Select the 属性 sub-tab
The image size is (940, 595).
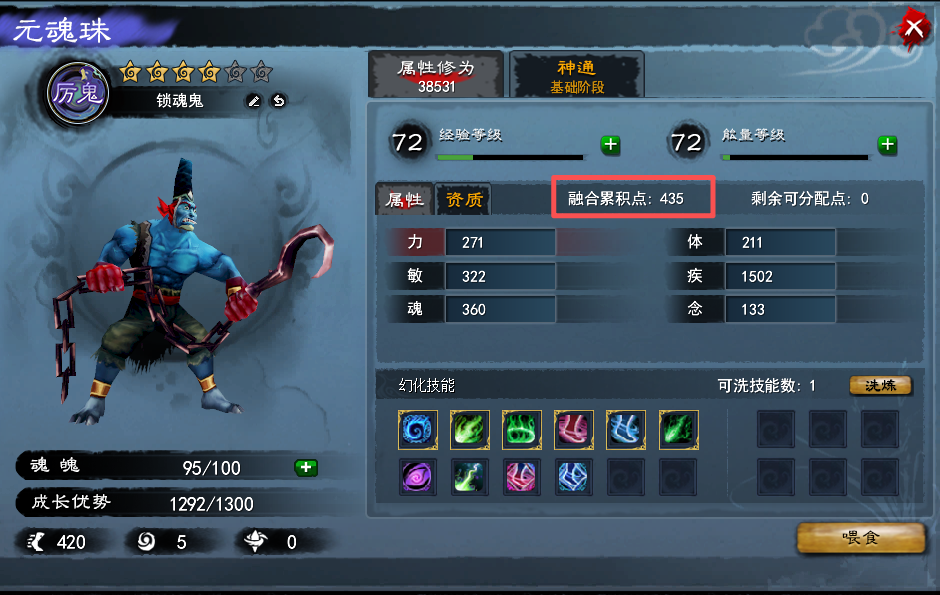(405, 199)
